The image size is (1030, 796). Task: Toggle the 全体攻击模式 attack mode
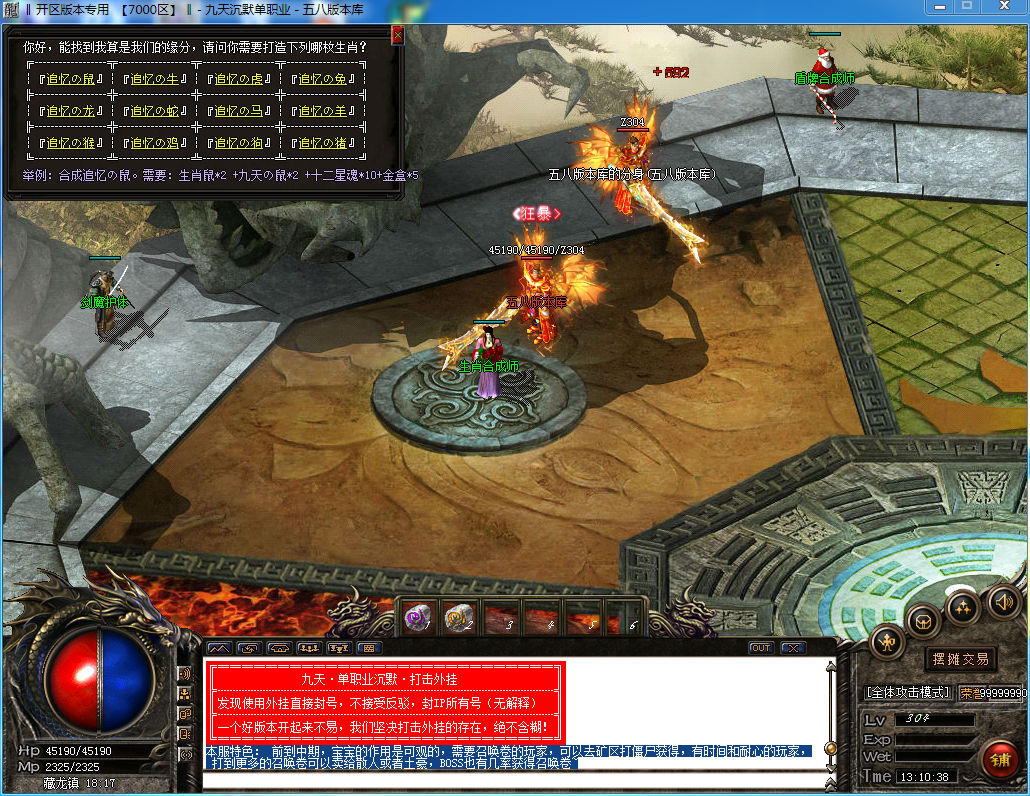907,692
